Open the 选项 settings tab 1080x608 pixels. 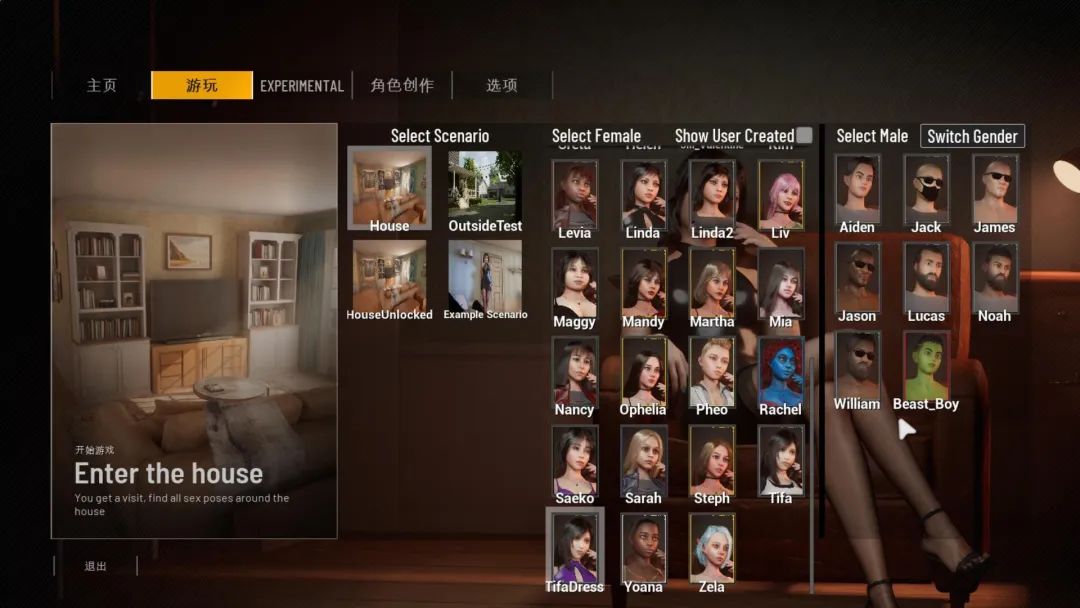coord(502,86)
